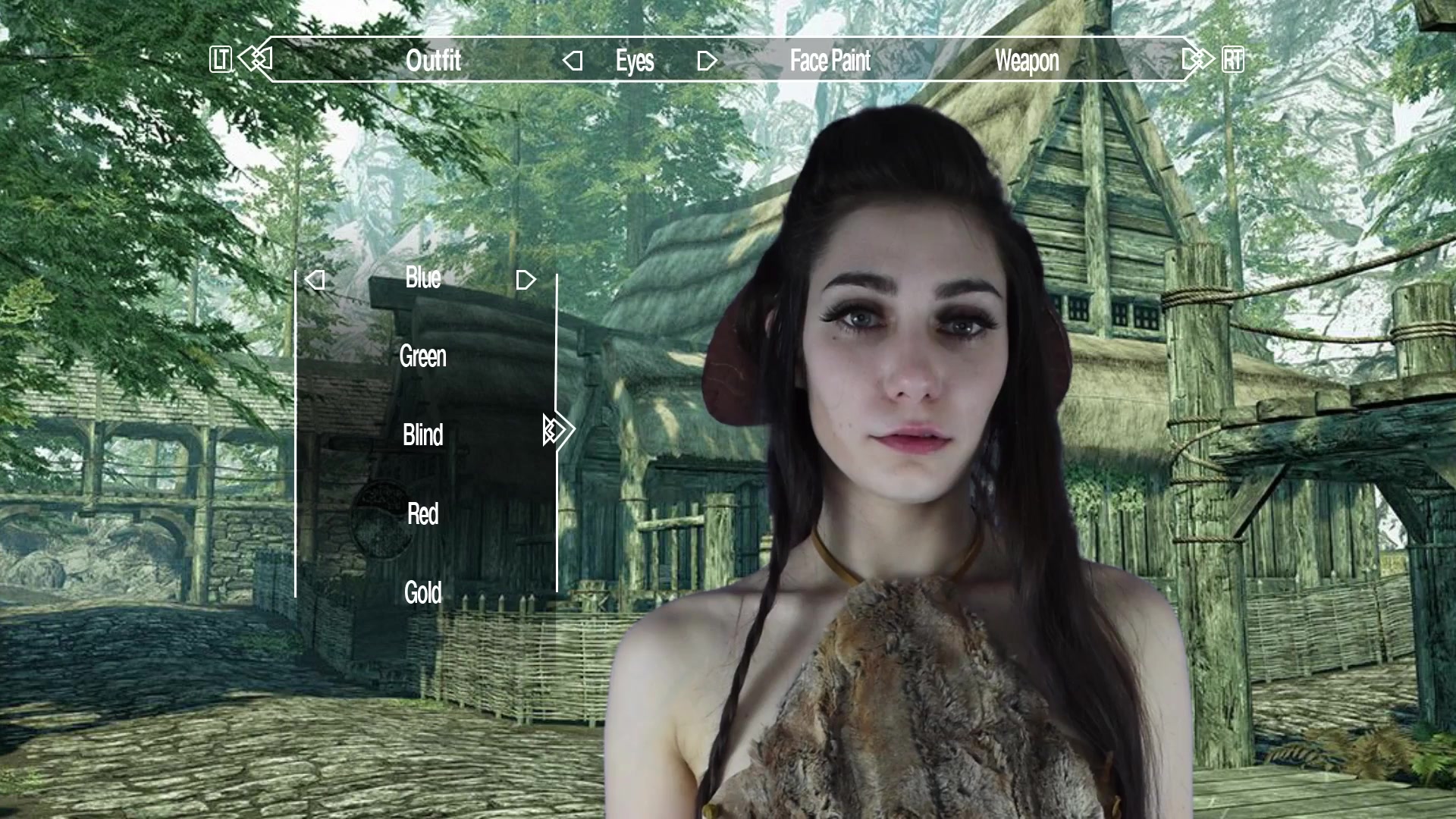This screenshot has height=819, width=1456.
Task: Expand the list with the double-chevron near Blind
Action: 556,430
